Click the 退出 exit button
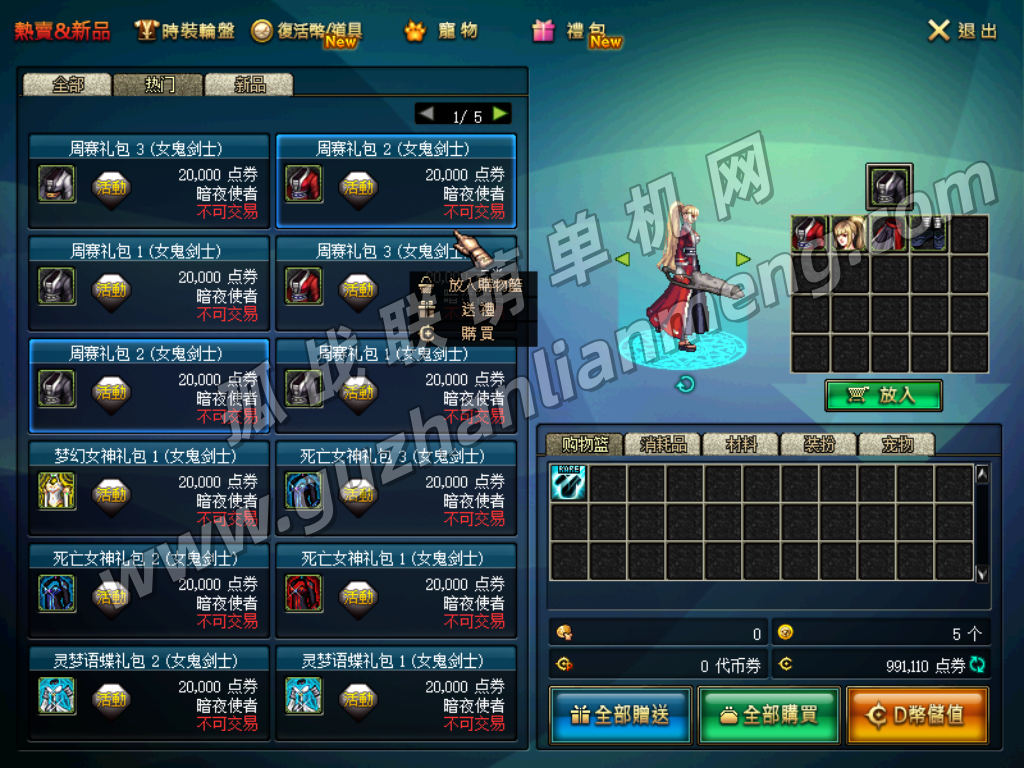The height and width of the screenshot is (768, 1024). (962, 31)
